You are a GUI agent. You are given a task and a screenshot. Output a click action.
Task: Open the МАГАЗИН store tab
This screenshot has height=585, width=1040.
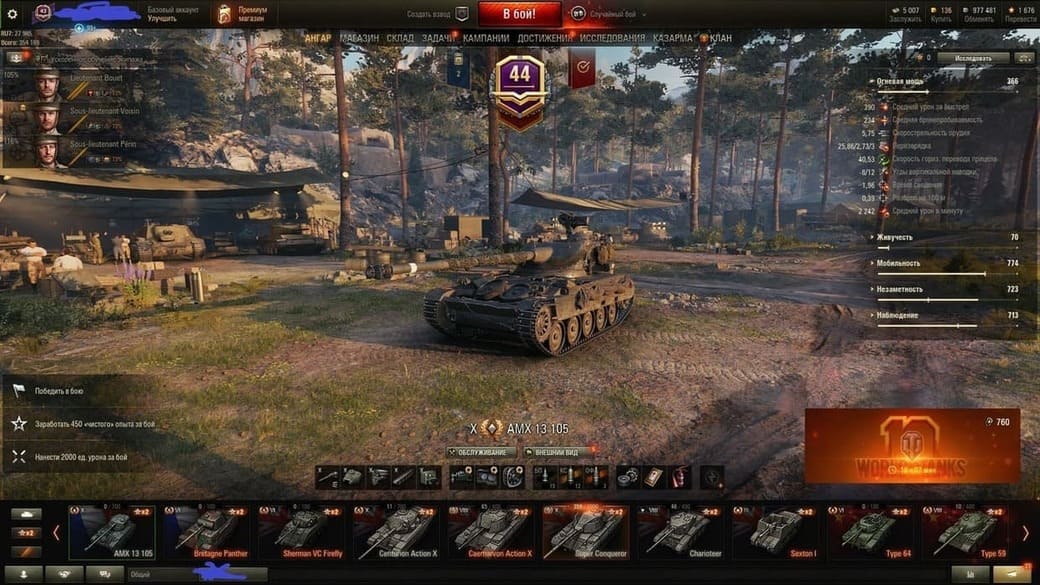click(x=359, y=38)
